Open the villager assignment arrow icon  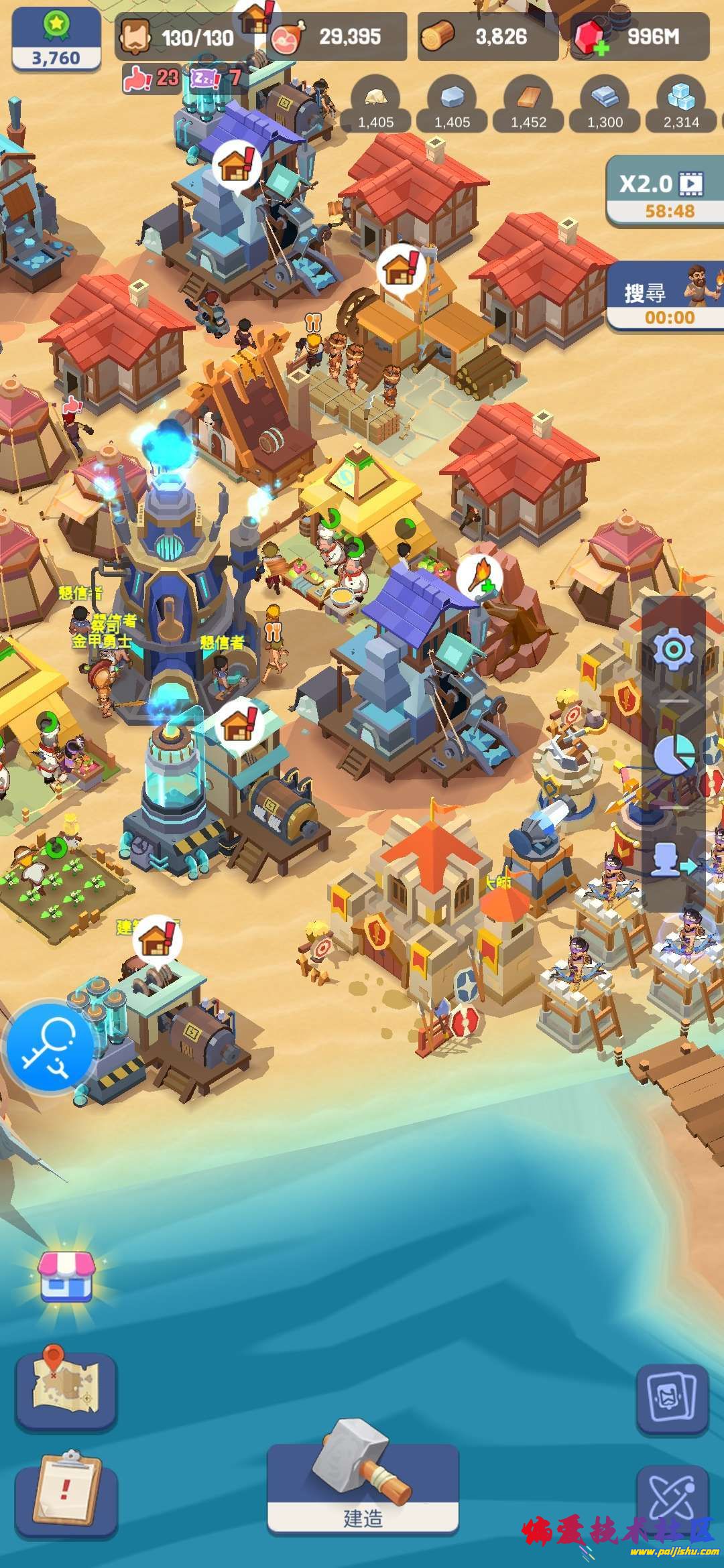point(673,860)
